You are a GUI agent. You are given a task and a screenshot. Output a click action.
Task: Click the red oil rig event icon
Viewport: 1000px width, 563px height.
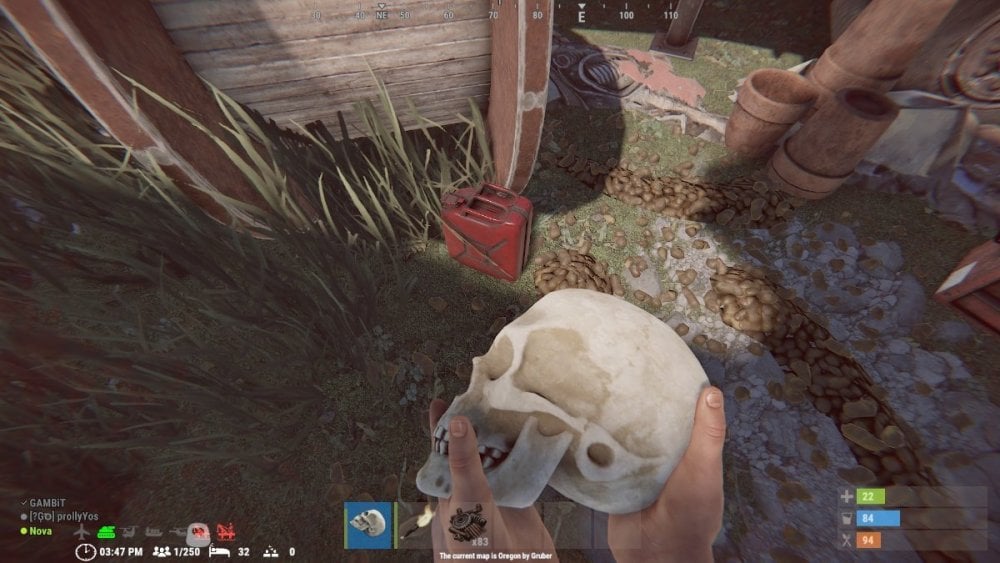point(227,532)
